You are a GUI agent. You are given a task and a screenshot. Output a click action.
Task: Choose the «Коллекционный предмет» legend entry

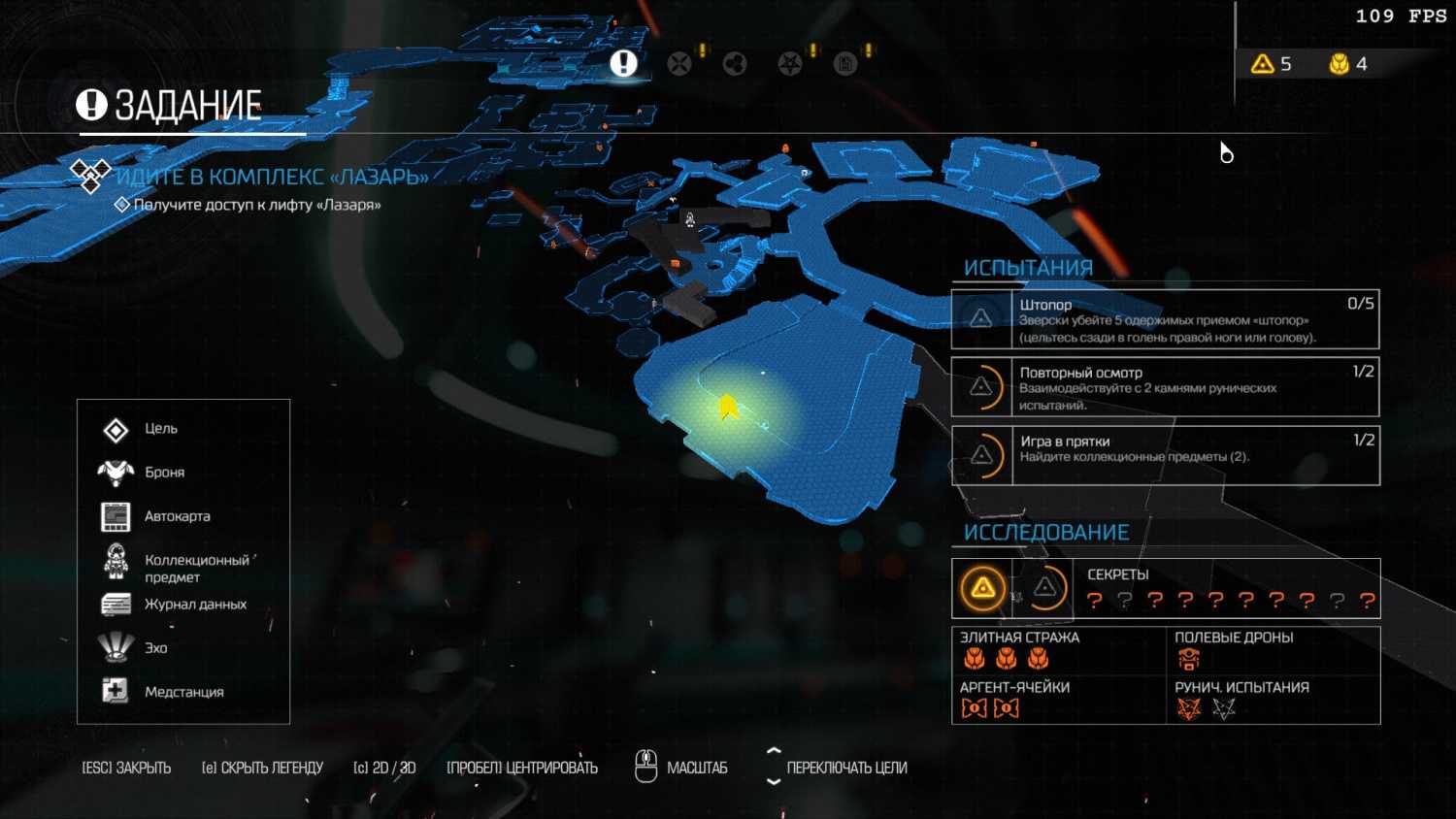[x=195, y=568]
